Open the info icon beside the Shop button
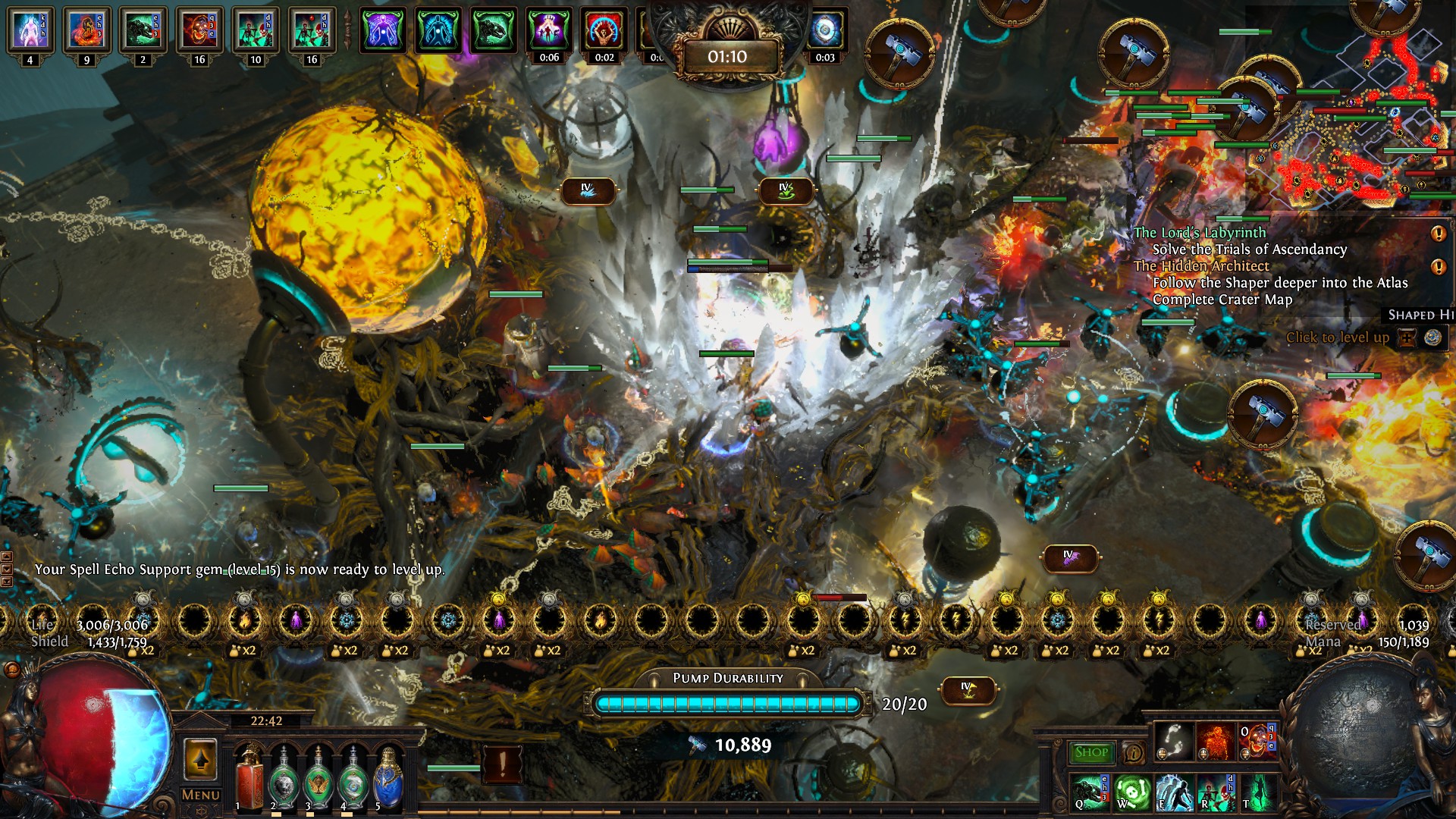Screen dimensions: 1456x819 [x=1133, y=753]
